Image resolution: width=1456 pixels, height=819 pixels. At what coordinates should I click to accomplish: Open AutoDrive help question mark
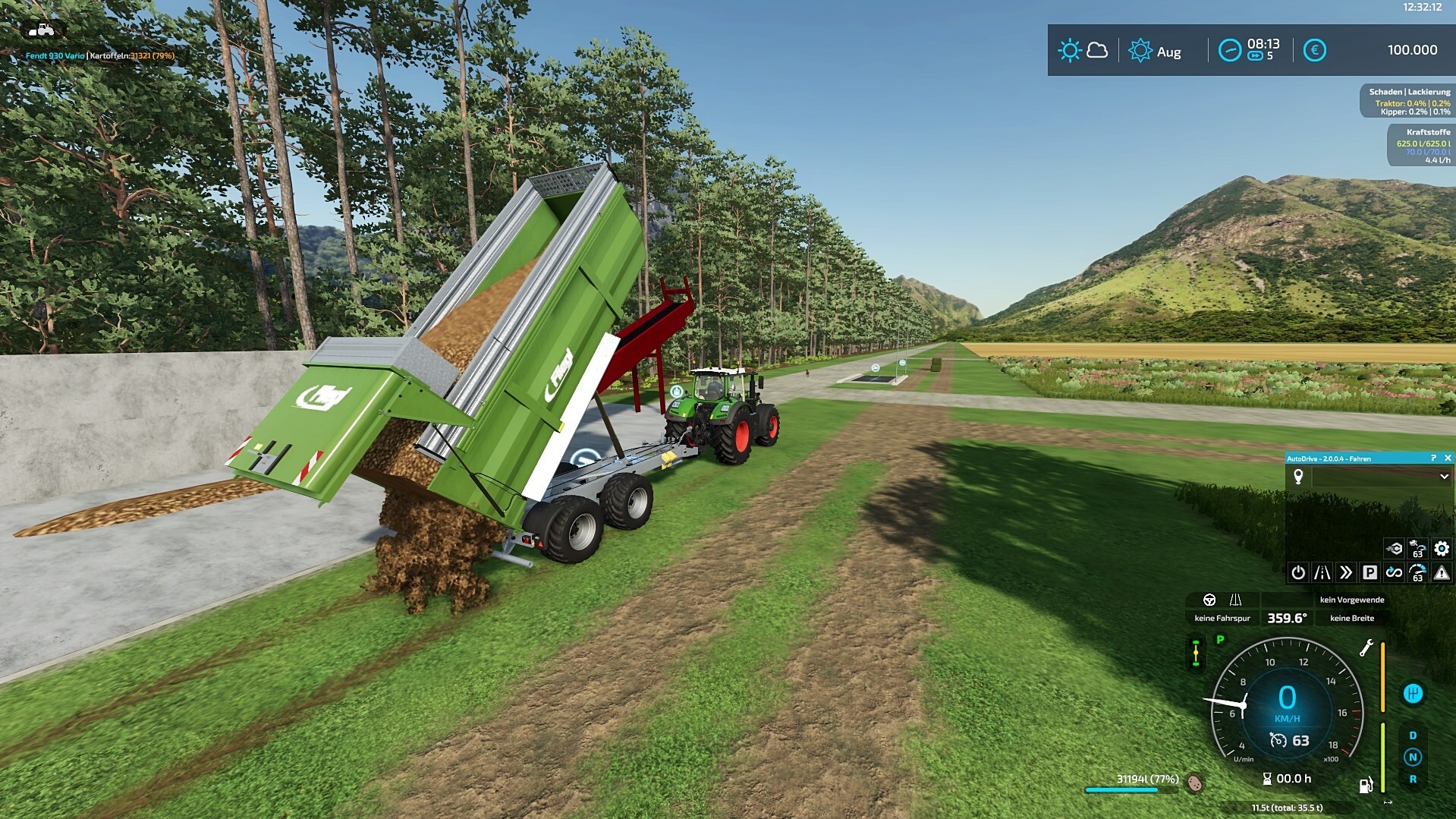coord(1433,458)
